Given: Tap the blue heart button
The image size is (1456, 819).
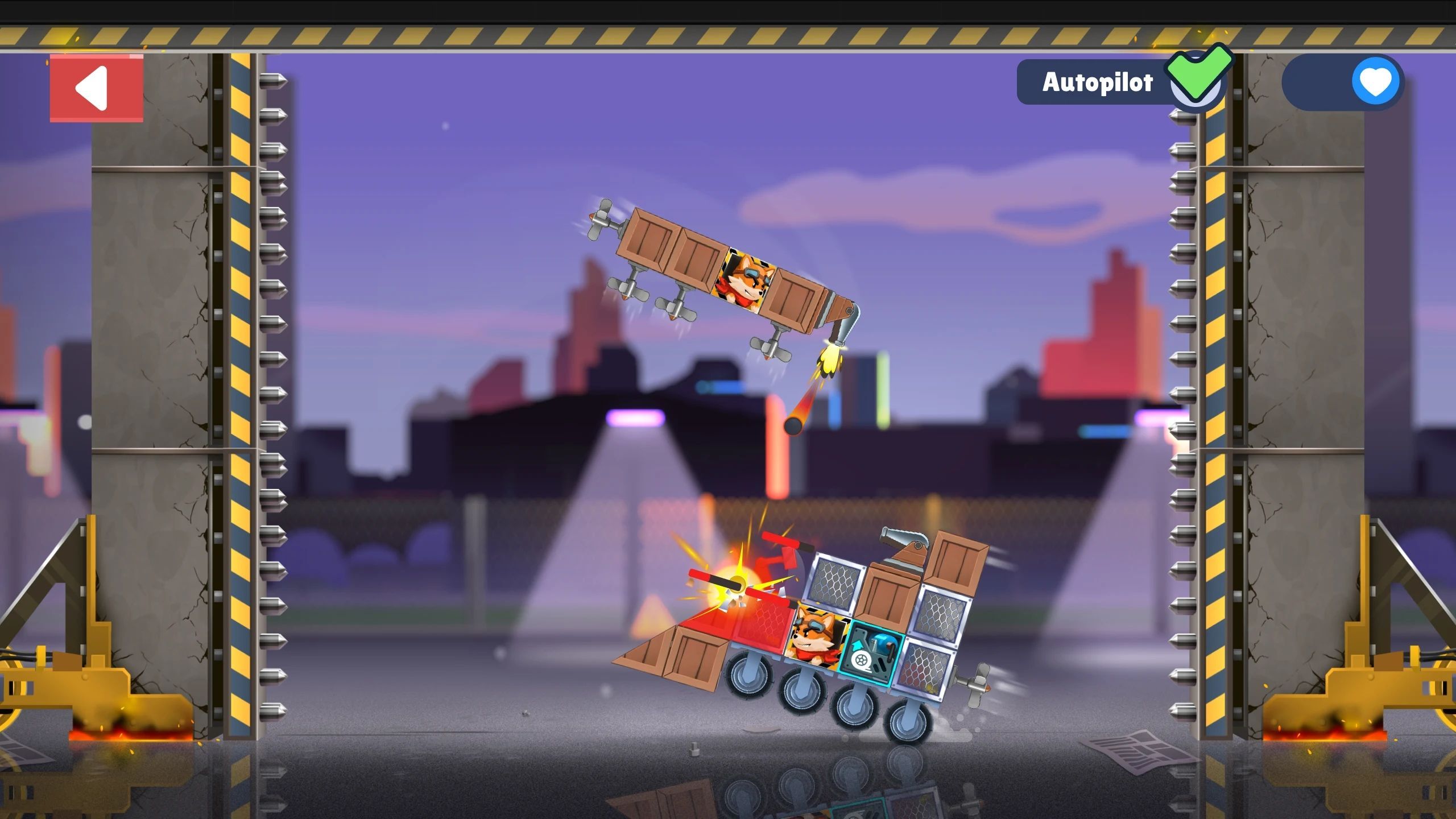Looking at the screenshot, I should tap(1375, 82).
